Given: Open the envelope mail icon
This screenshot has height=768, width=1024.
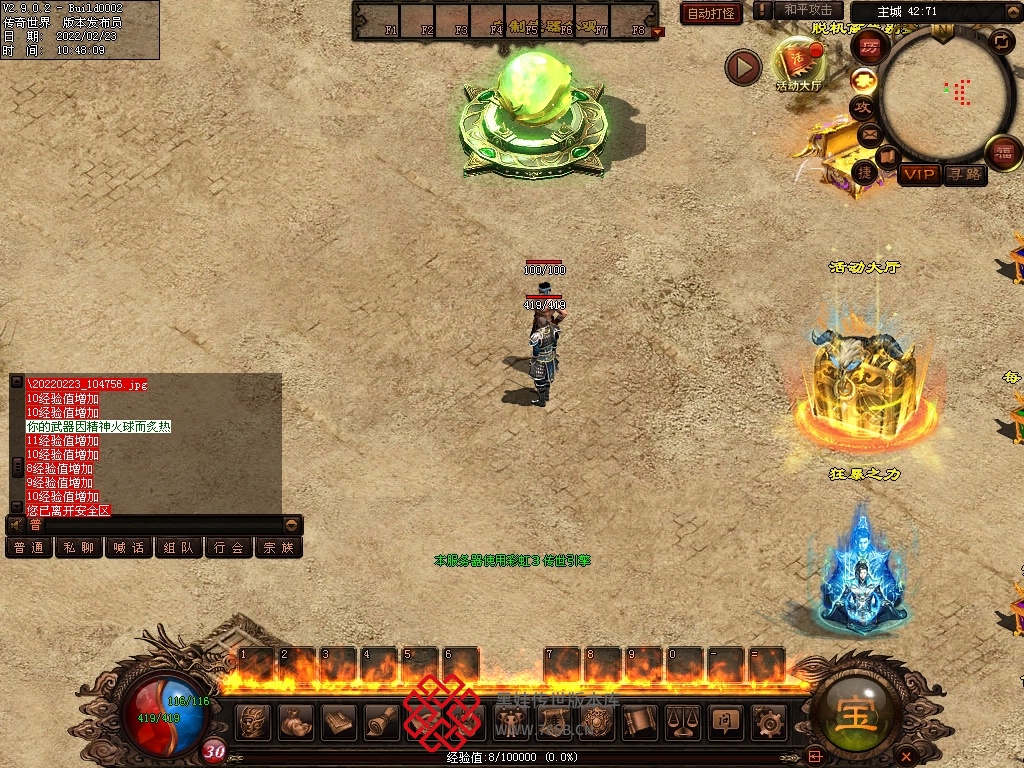Looking at the screenshot, I should pos(868,133).
